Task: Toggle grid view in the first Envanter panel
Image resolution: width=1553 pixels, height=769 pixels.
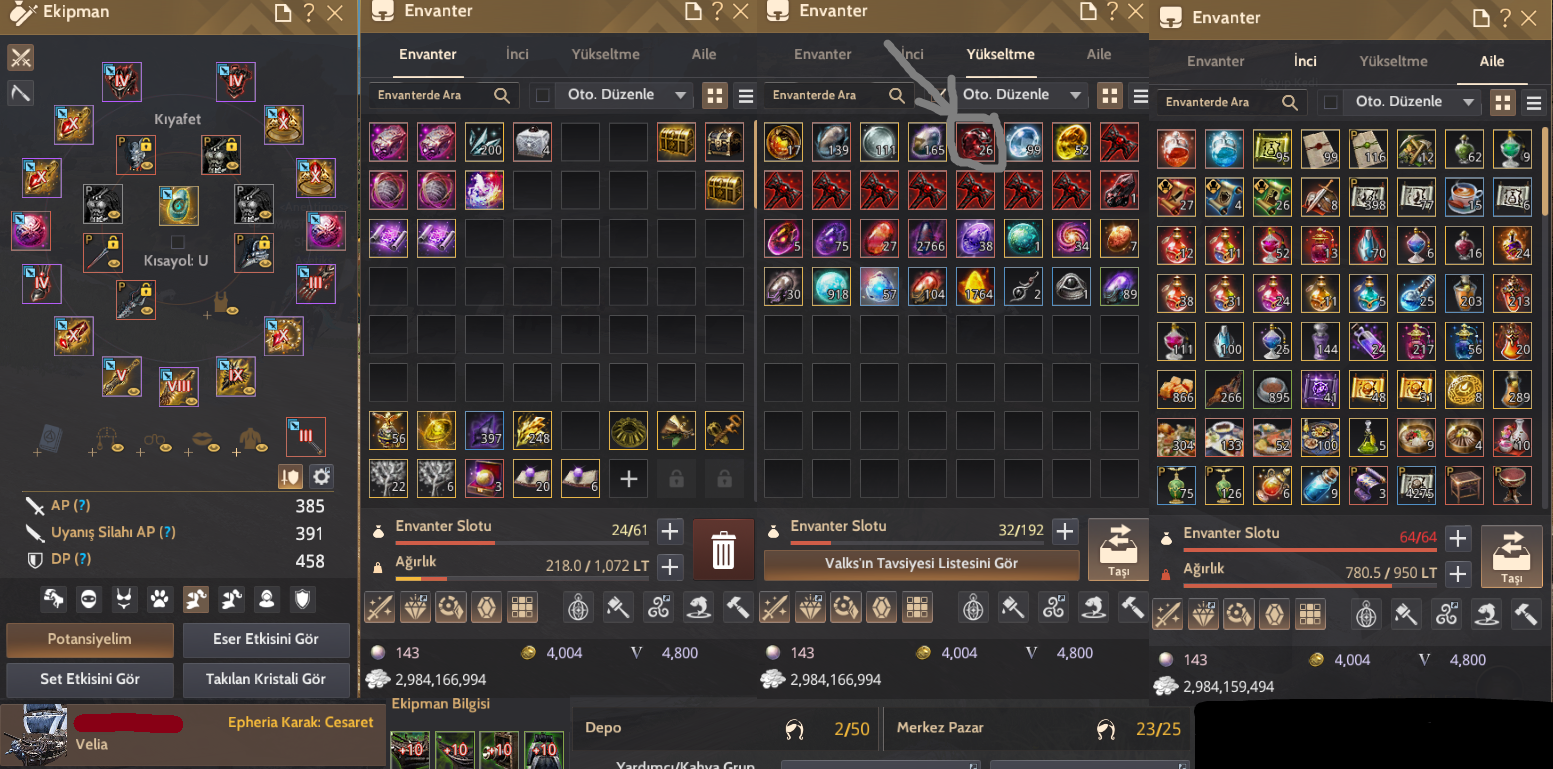Action: click(716, 94)
